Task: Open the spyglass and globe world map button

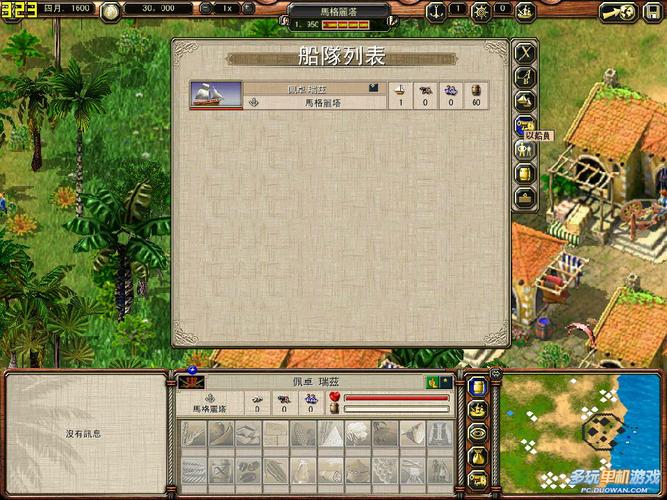Action: (x=620, y=12)
